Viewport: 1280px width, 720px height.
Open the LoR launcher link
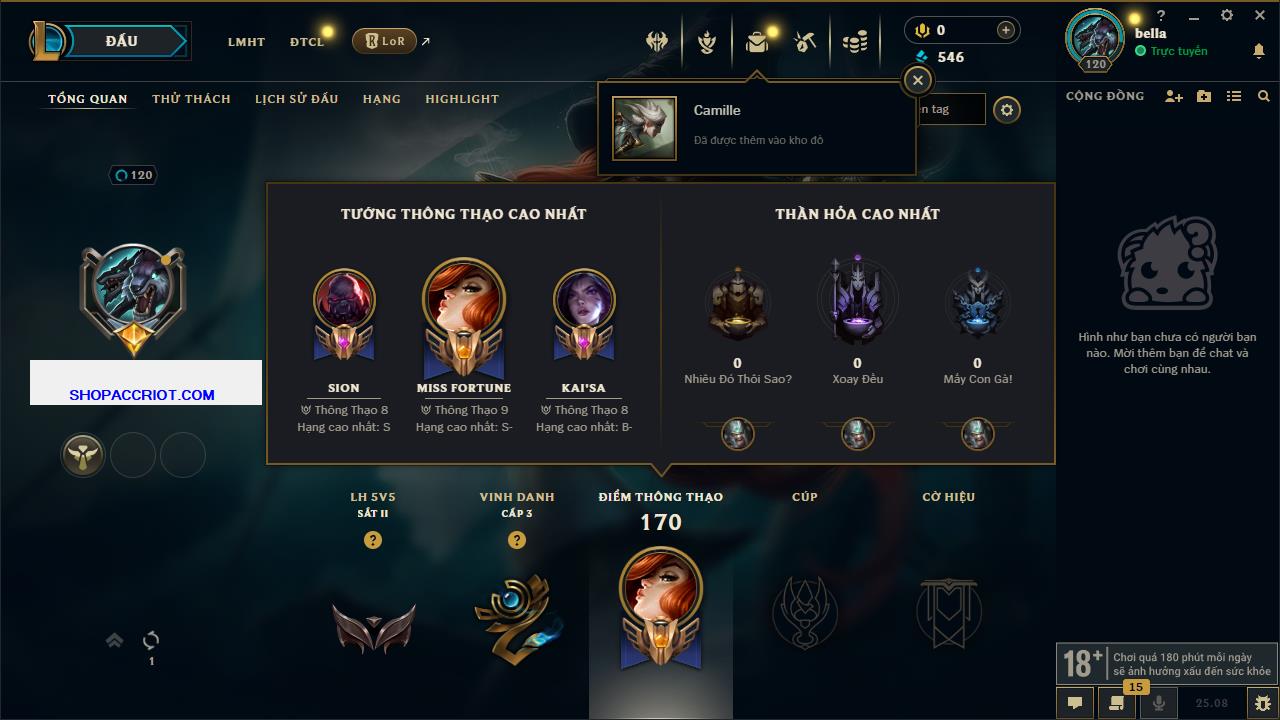(x=385, y=41)
